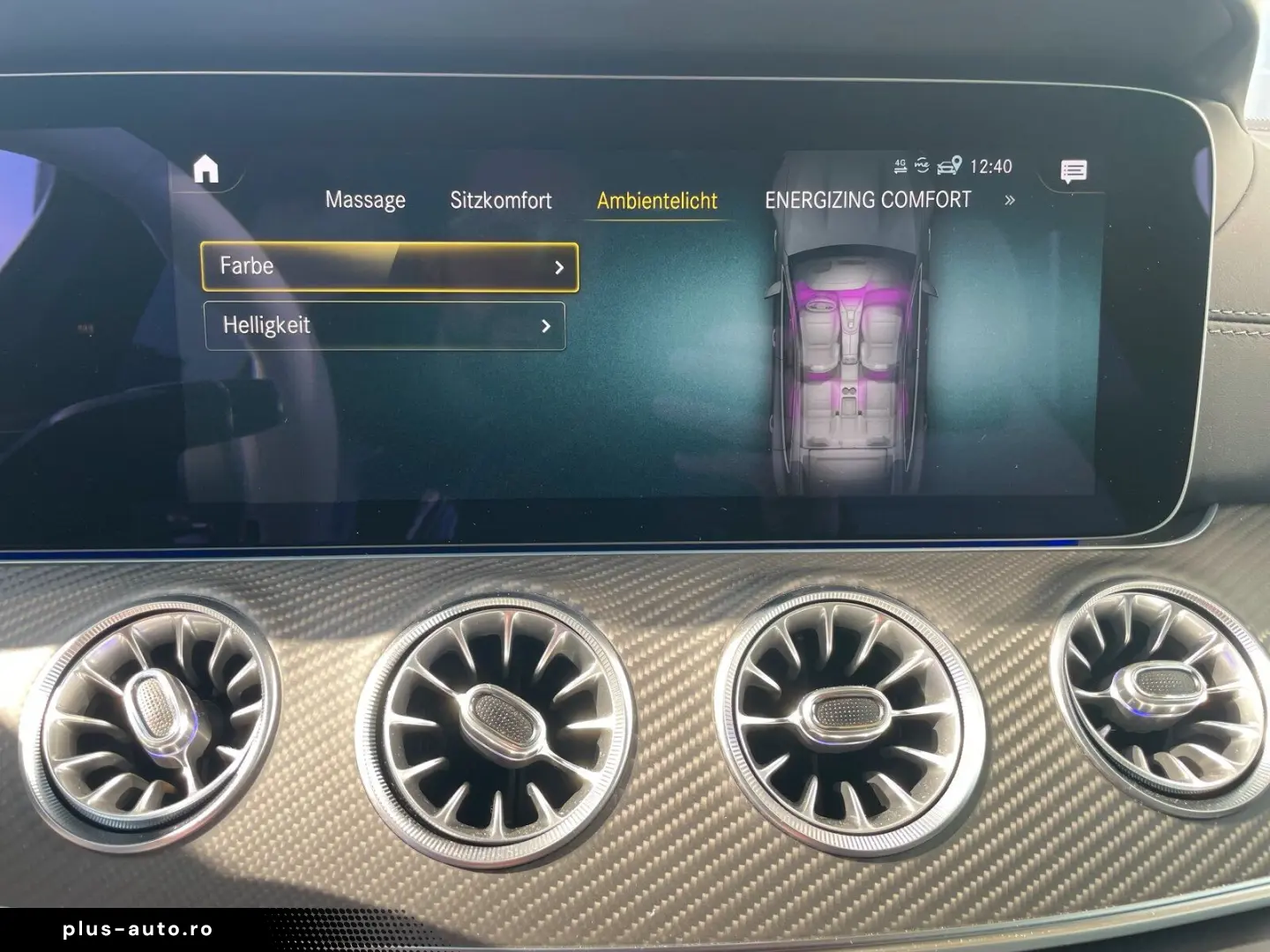Viewport: 1270px width, 952px height.
Task: Open the ENERGIZING COMFORT tab
Action: pyautogui.click(x=870, y=200)
